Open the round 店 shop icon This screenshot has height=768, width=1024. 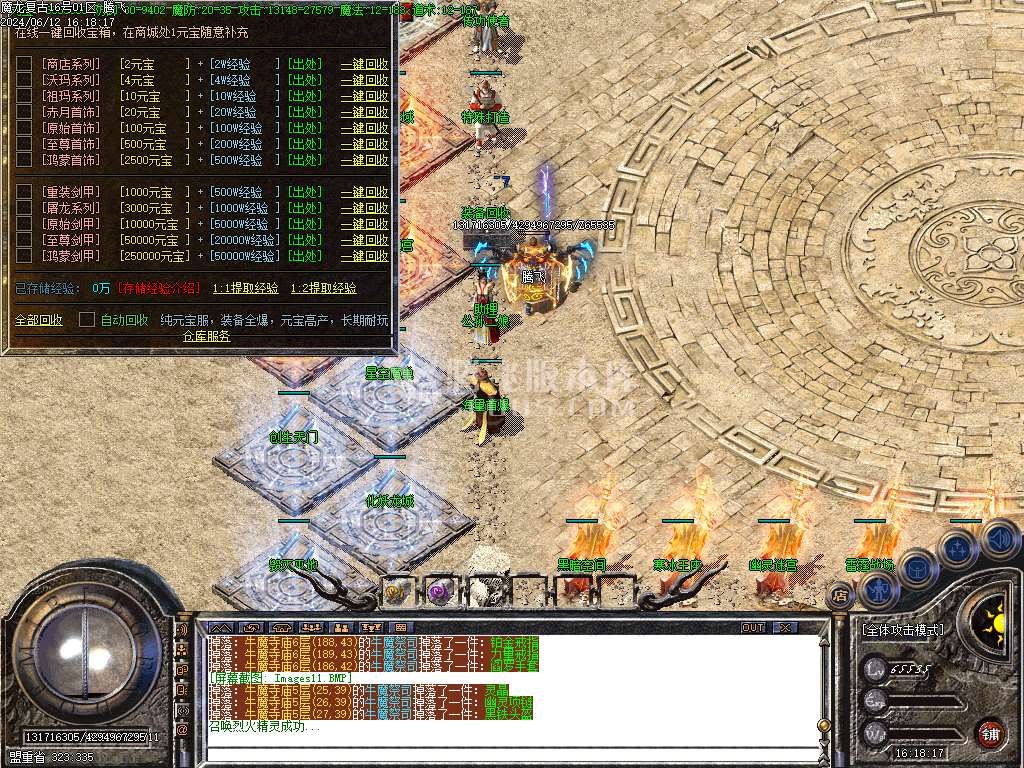[x=838, y=596]
